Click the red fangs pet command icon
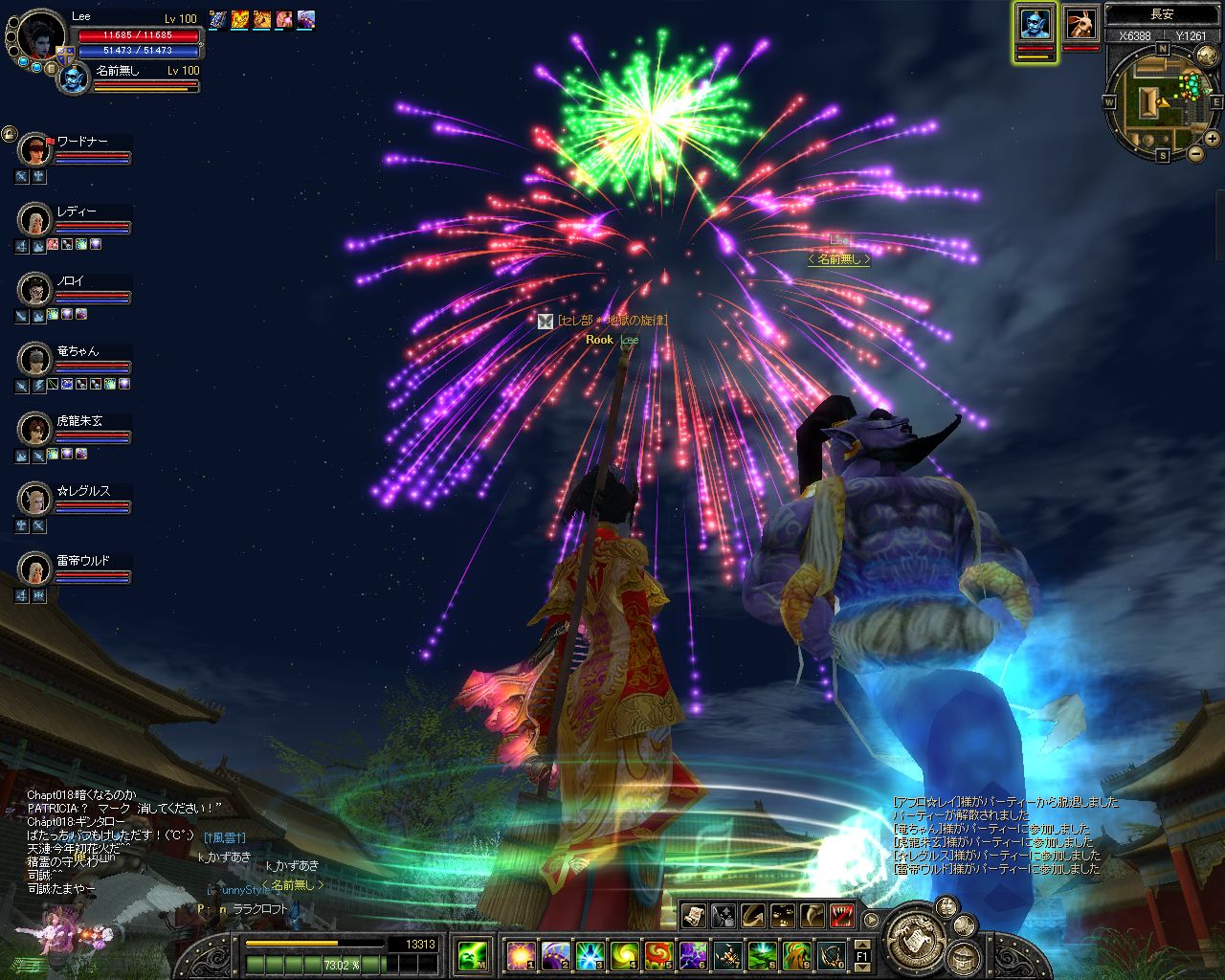1225x980 pixels. (x=842, y=916)
